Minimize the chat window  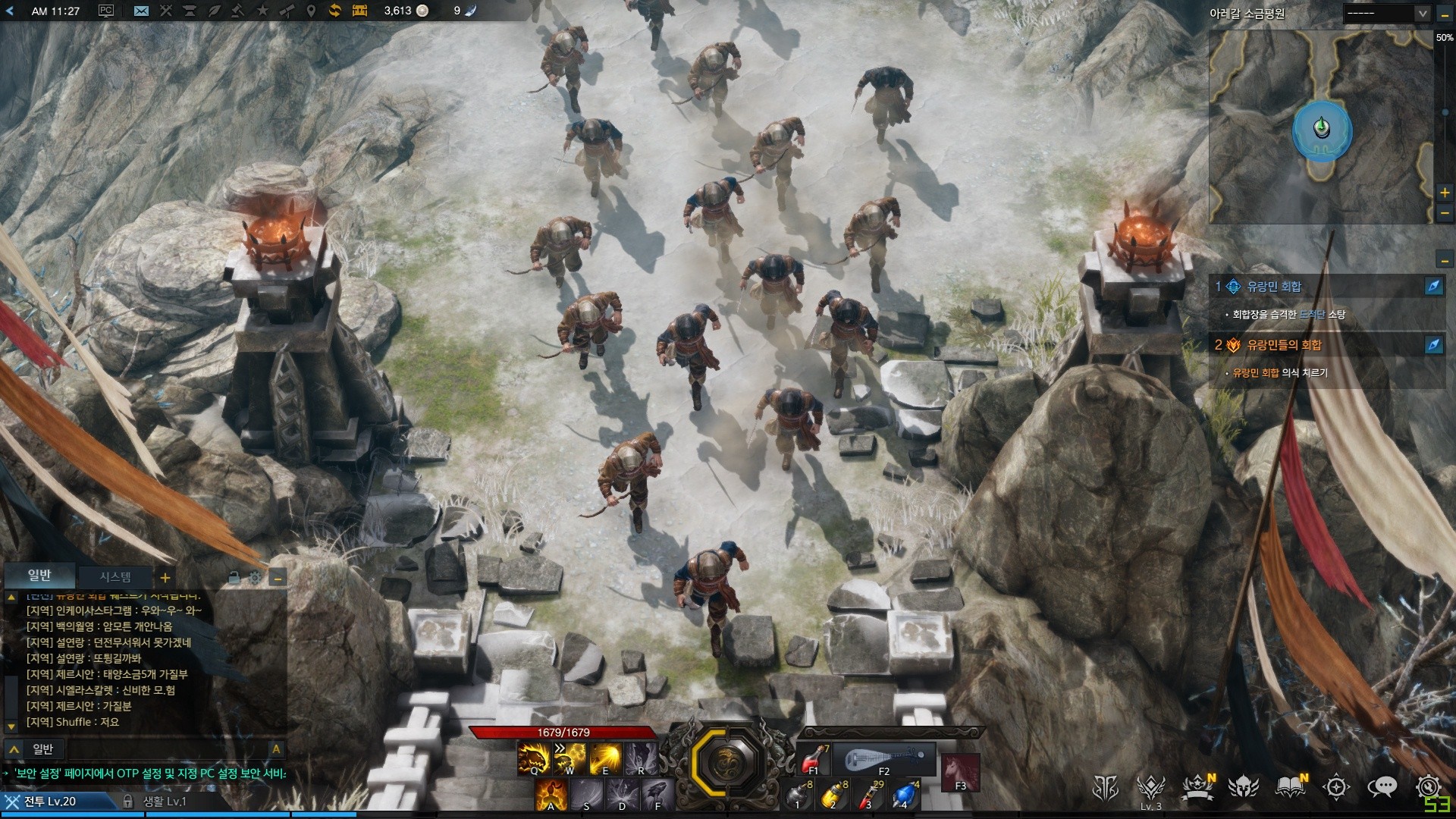click(278, 578)
